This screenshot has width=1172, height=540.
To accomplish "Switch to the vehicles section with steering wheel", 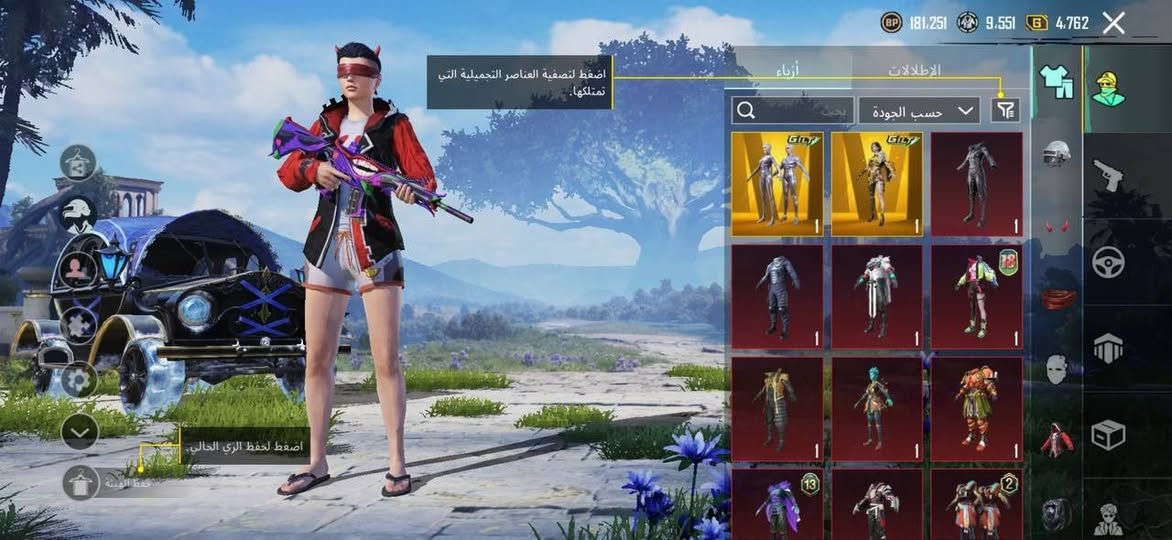I will (1108, 261).
